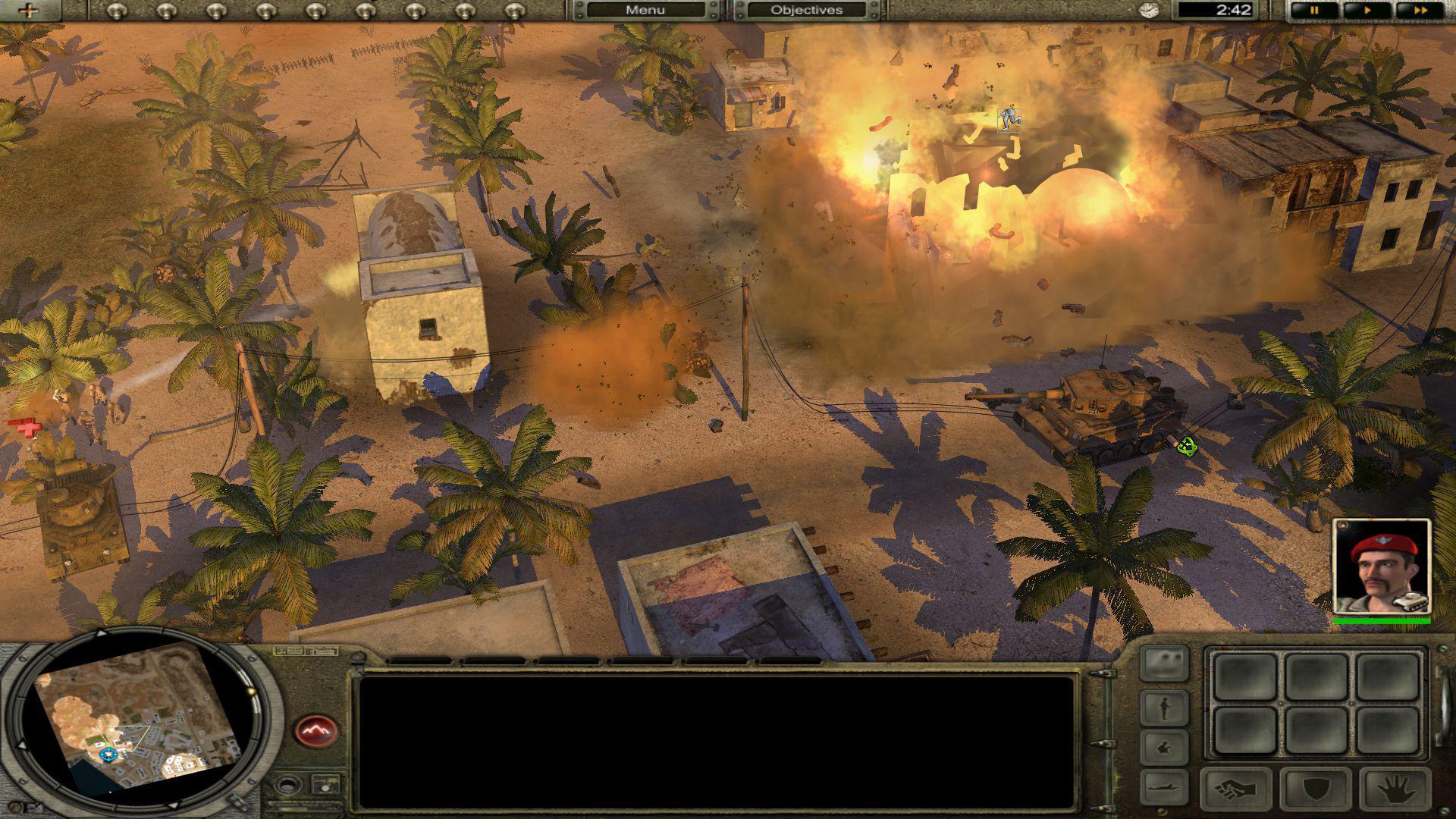This screenshot has width=1456, height=819.
Task: Open the Menu
Action: click(645, 10)
